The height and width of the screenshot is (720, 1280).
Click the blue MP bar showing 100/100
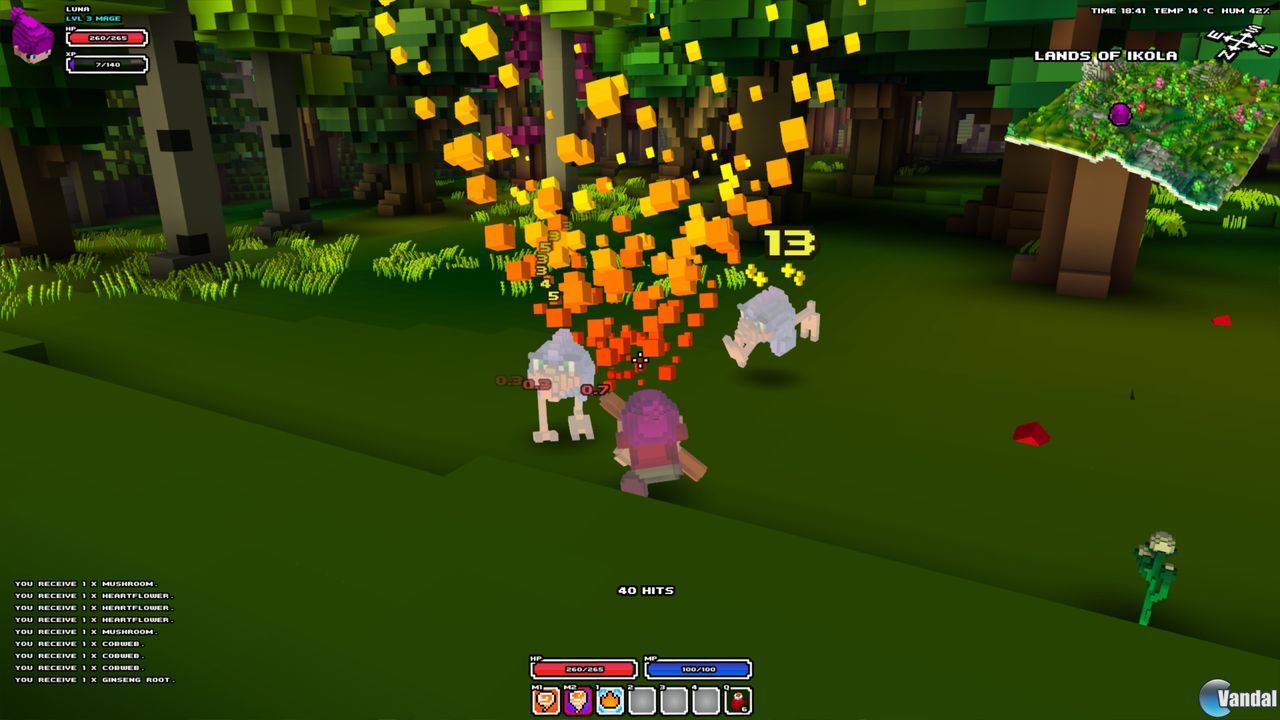pos(697,669)
